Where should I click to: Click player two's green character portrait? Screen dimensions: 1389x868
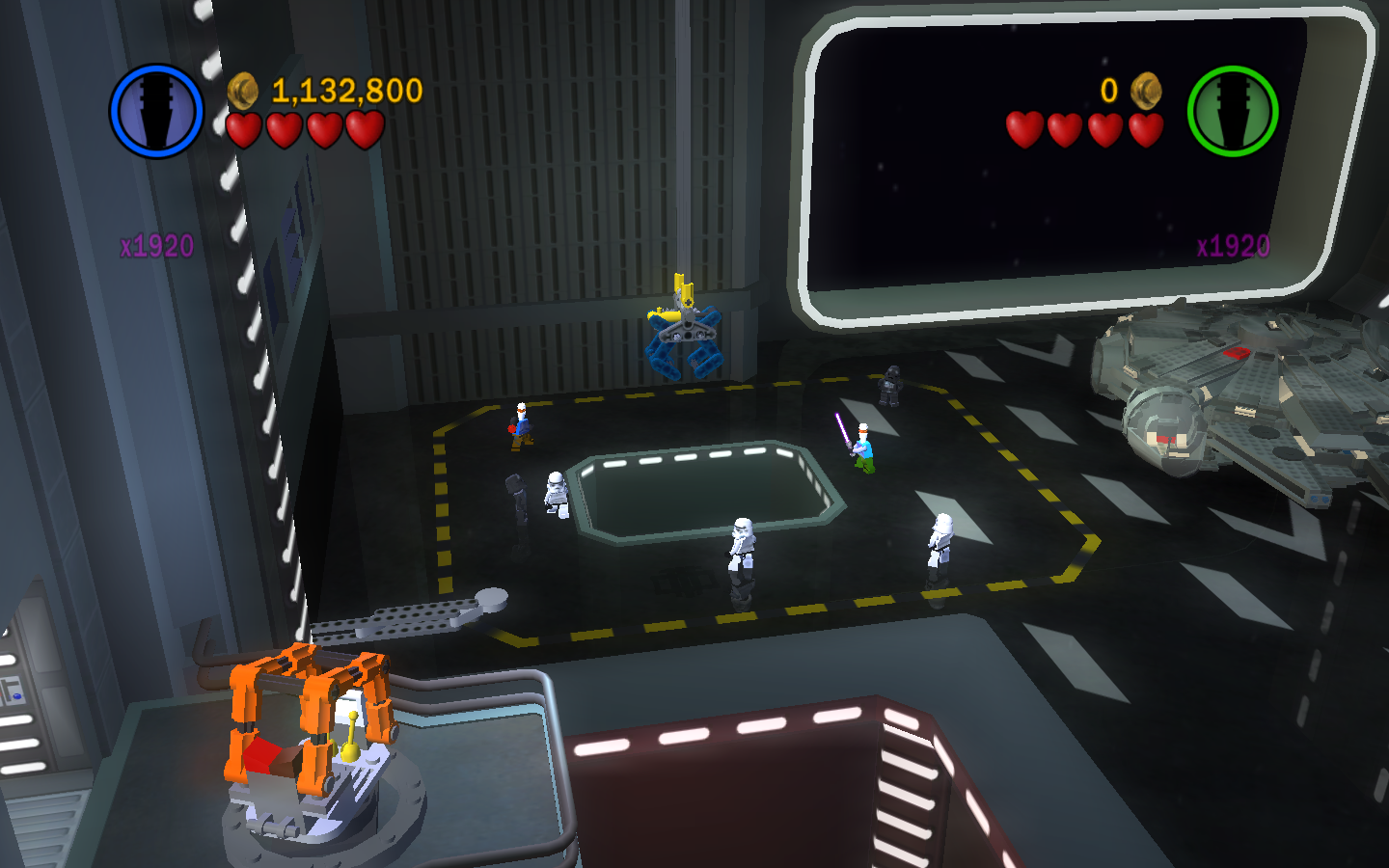[x=1232, y=111]
